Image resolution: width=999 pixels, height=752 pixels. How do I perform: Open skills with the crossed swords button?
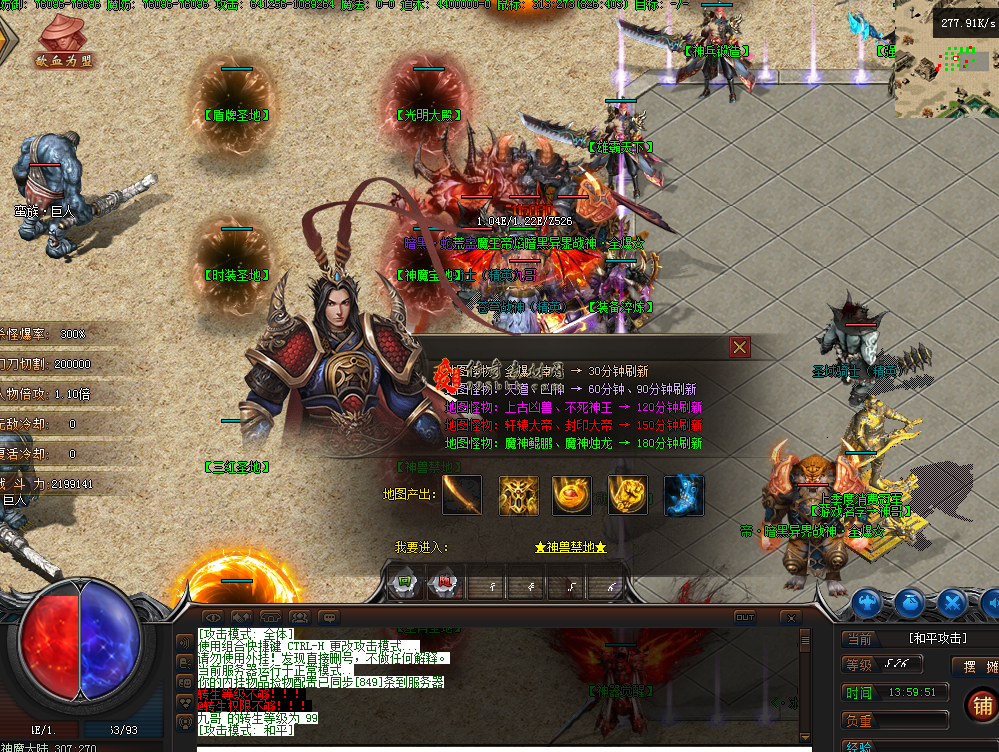coord(951,603)
